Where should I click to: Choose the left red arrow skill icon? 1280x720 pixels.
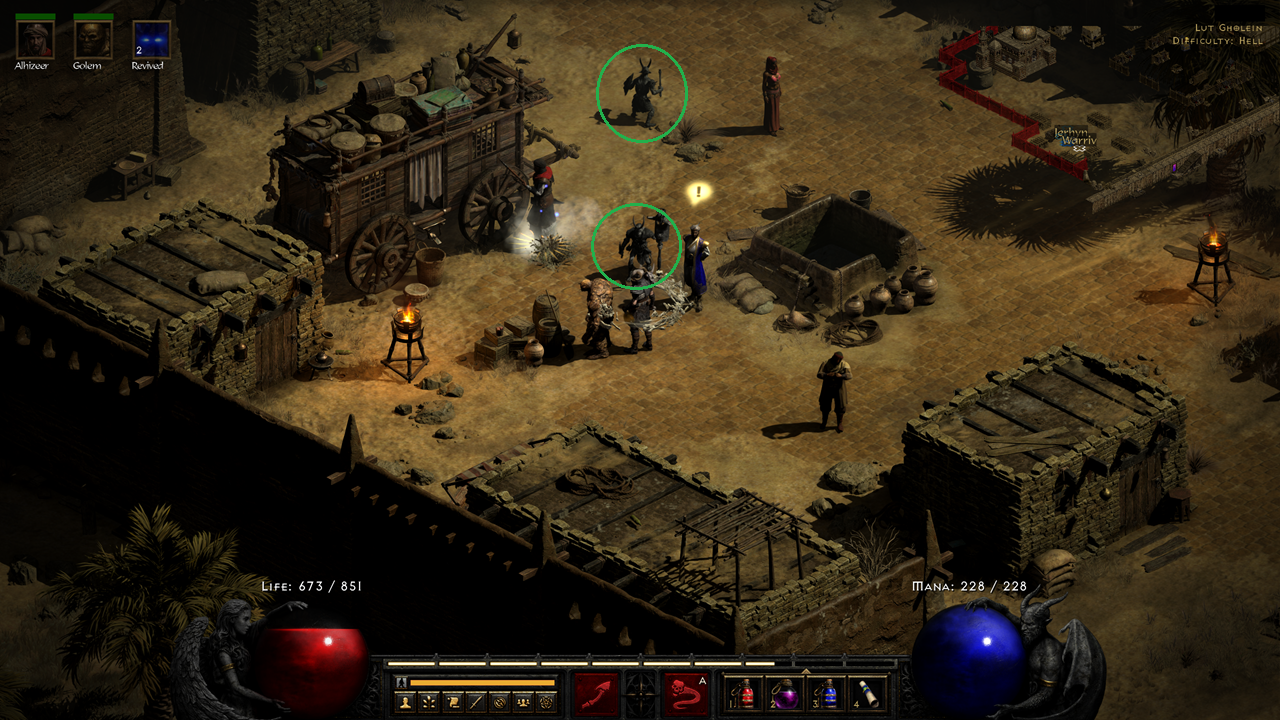[x=596, y=693]
